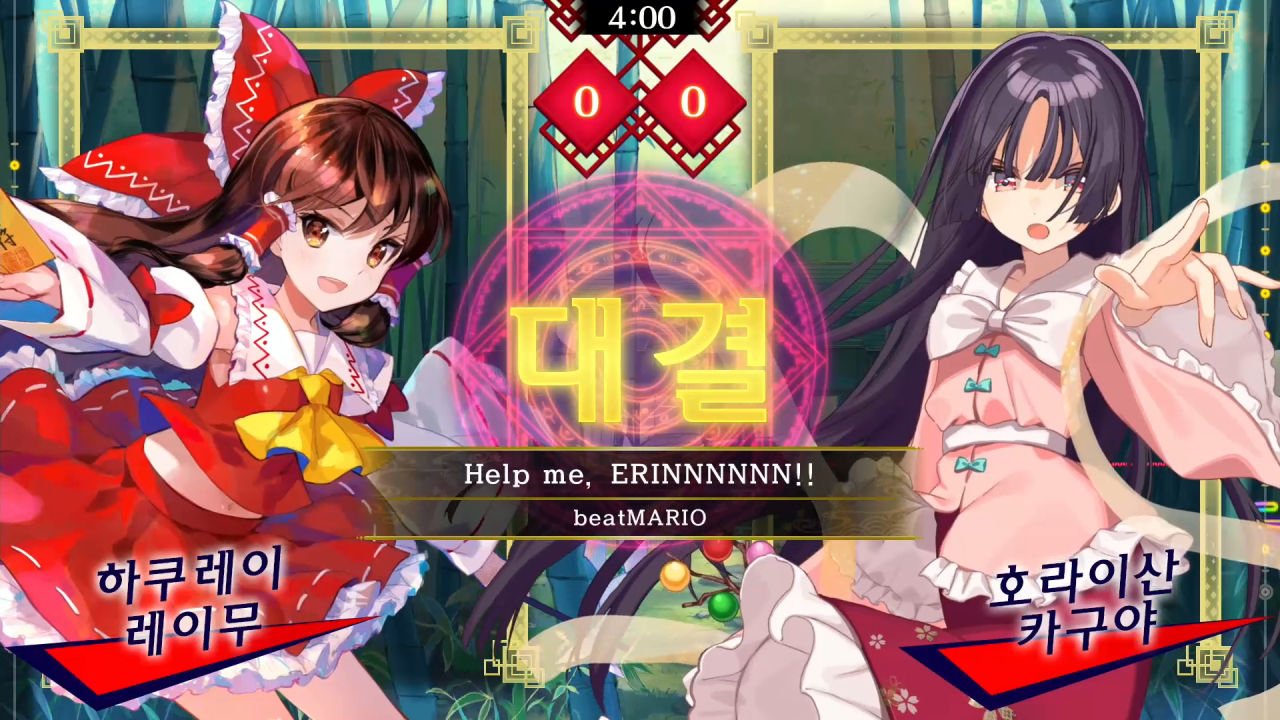
Task: Select the song title 'Help me, ERINNNNNNN!!'
Action: (640, 476)
